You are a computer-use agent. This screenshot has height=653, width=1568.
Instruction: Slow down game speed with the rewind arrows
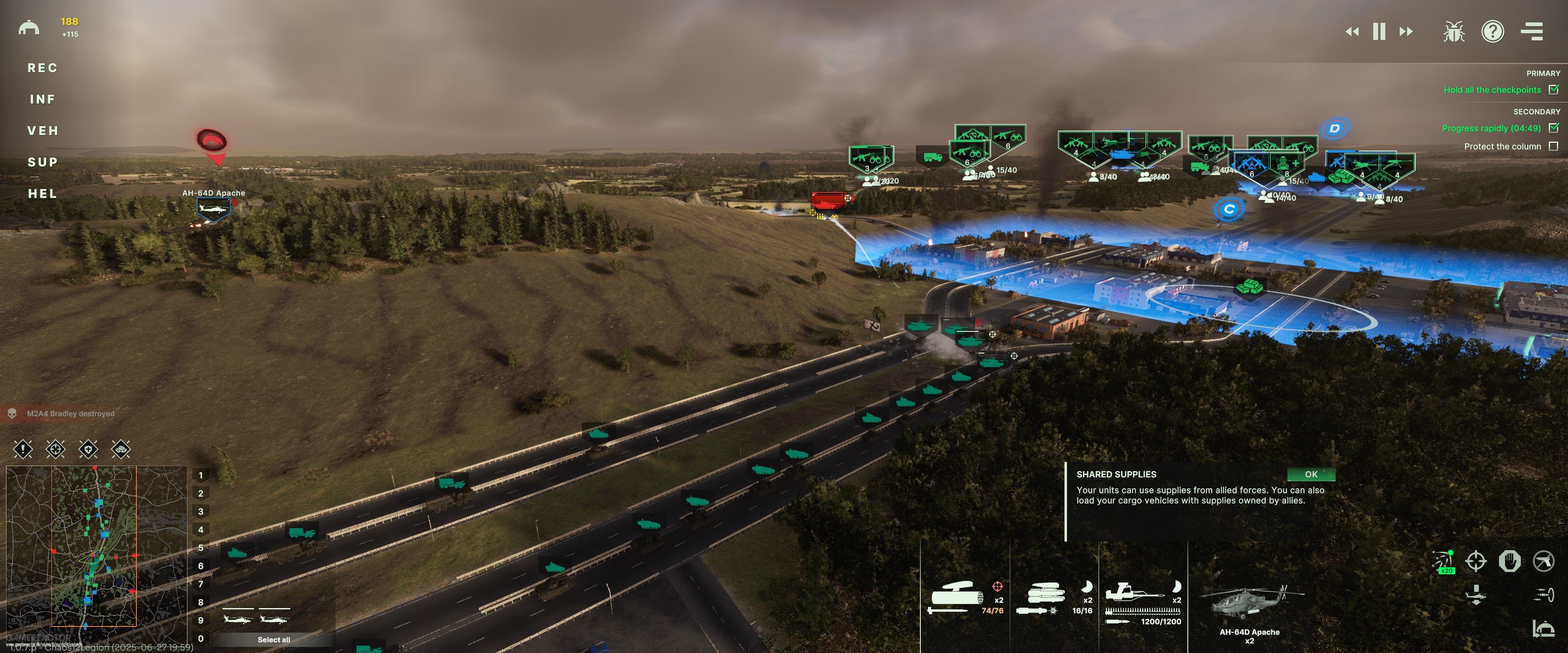click(x=1352, y=32)
